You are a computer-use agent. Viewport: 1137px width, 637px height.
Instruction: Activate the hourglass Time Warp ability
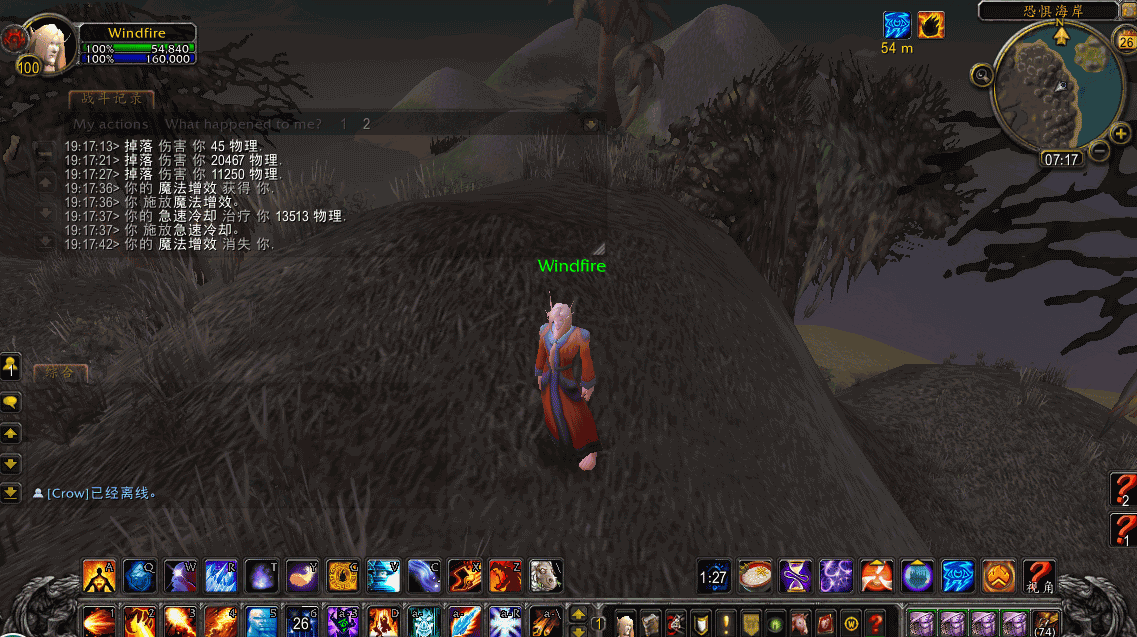(x=795, y=576)
